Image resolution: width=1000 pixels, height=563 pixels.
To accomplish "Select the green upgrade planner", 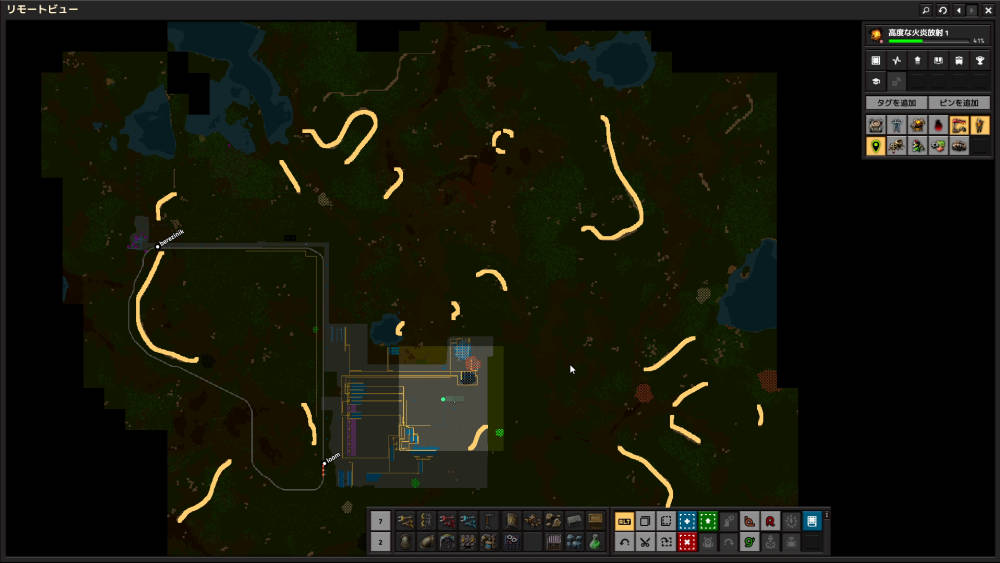I will pos(708,521).
